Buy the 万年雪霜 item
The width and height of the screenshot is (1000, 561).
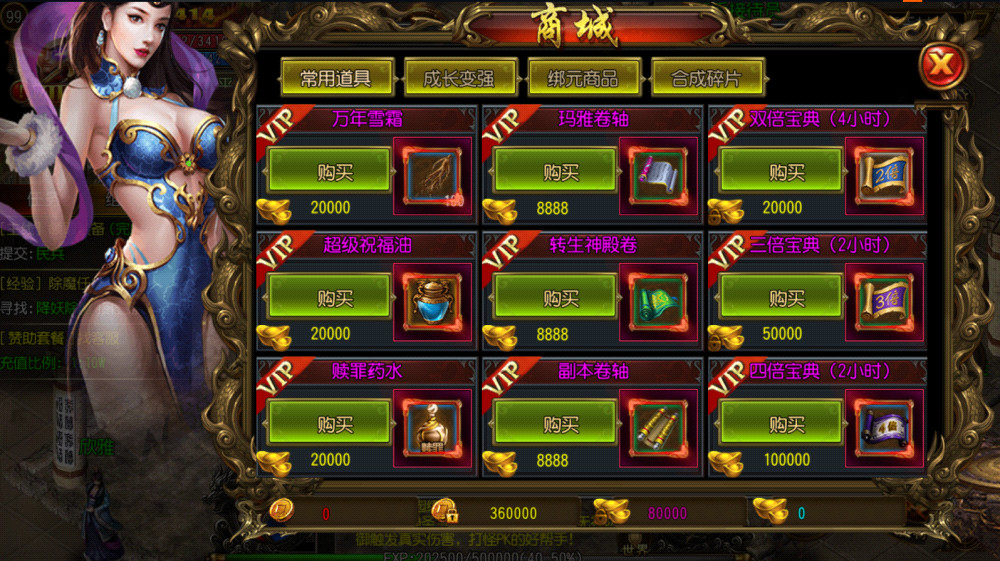[328, 172]
